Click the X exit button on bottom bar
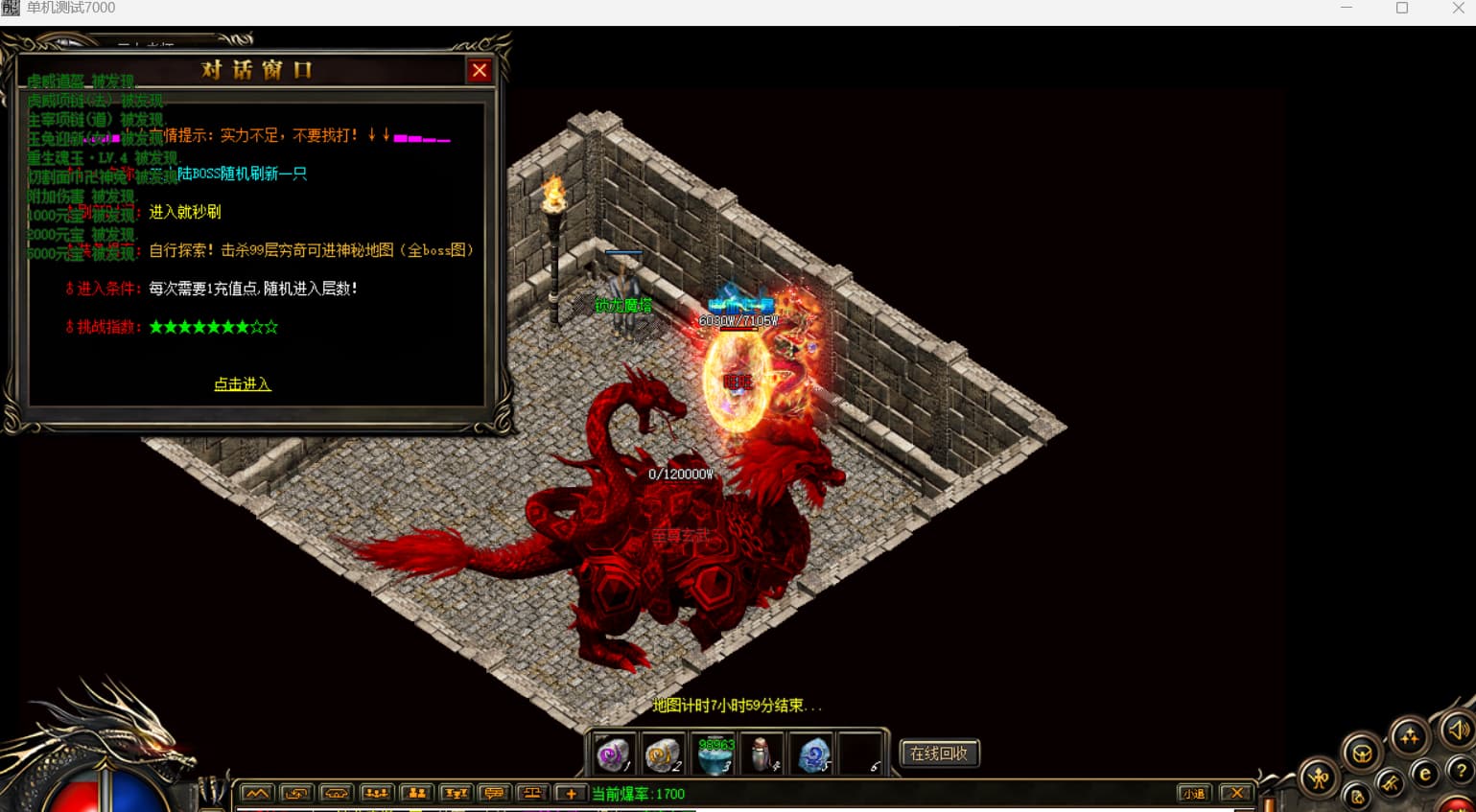The height and width of the screenshot is (812, 1476). pyautogui.click(x=1237, y=793)
